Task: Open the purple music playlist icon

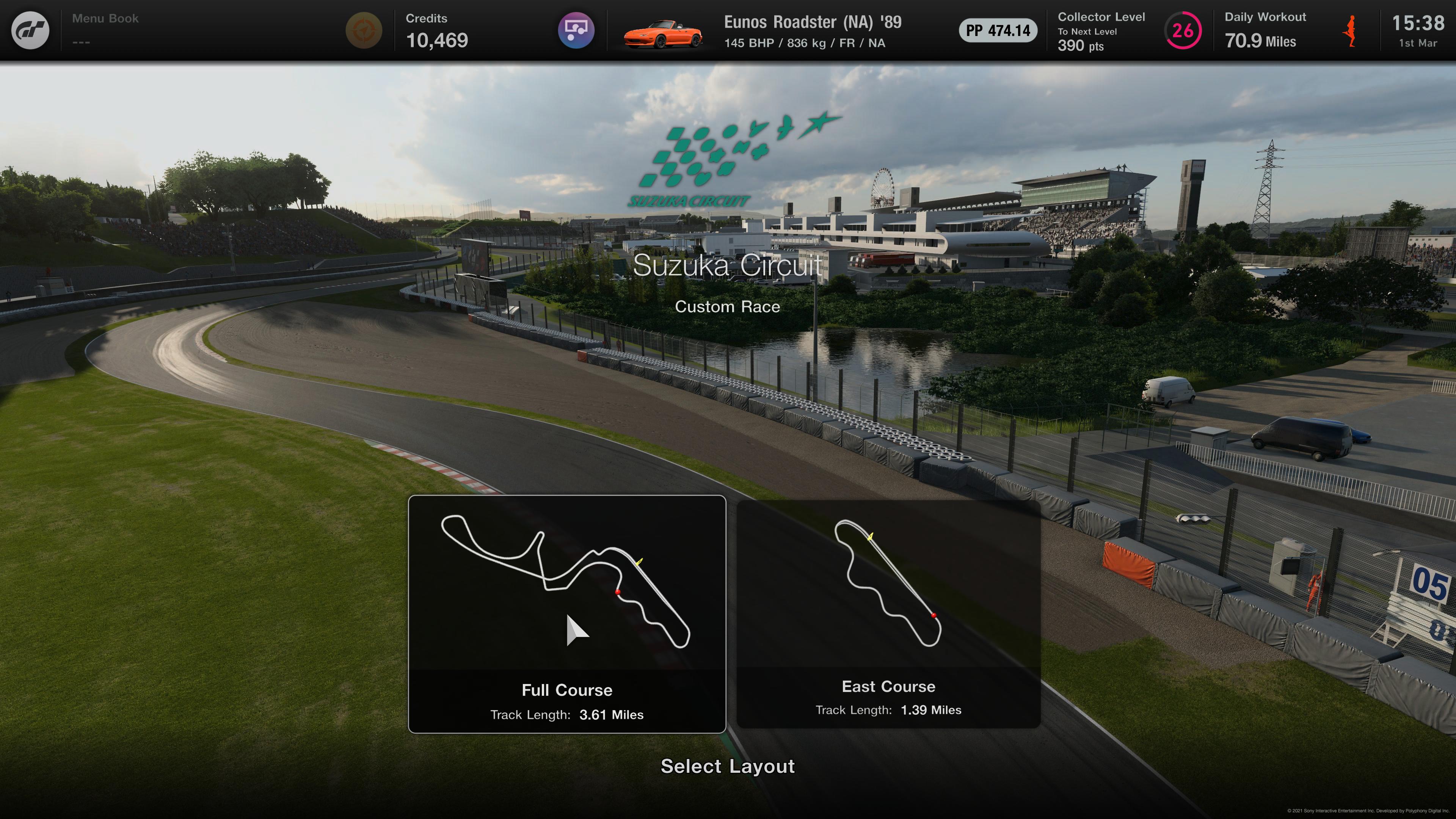Action: pyautogui.click(x=576, y=30)
